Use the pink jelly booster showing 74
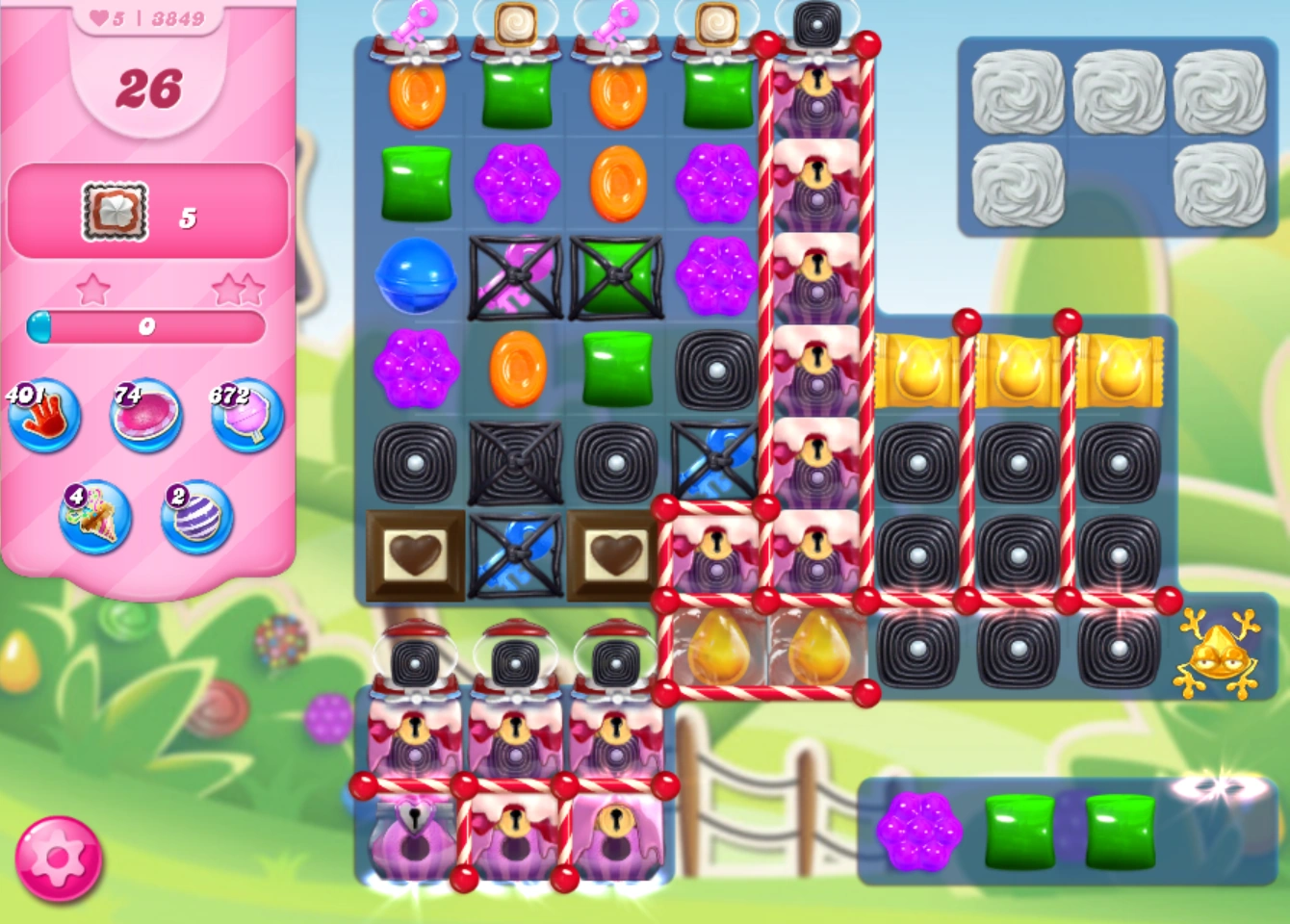The image size is (1290, 924). pyautogui.click(x=144, y=417)
